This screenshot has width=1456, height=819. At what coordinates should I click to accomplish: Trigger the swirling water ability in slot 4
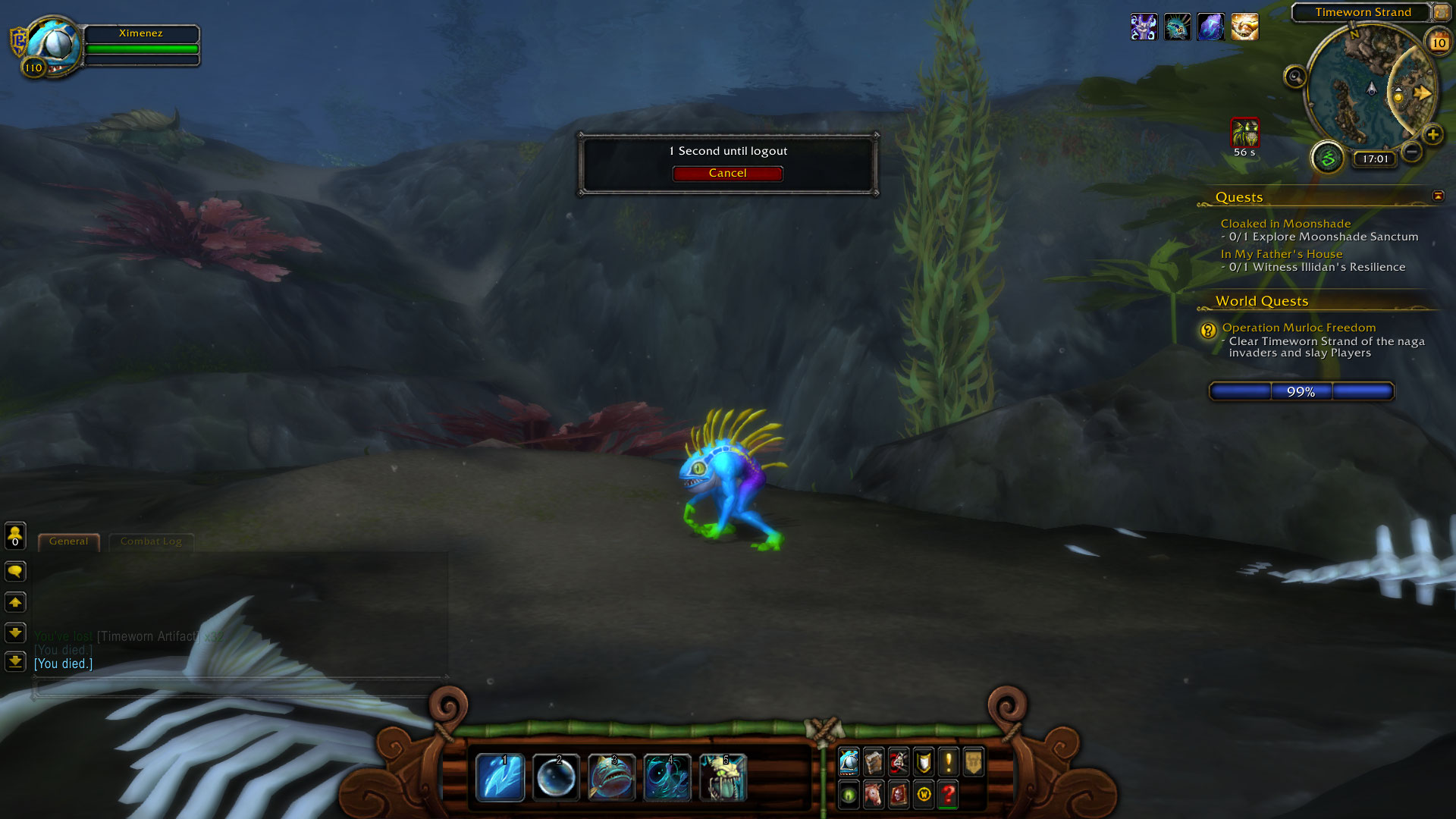pos(667,777)
